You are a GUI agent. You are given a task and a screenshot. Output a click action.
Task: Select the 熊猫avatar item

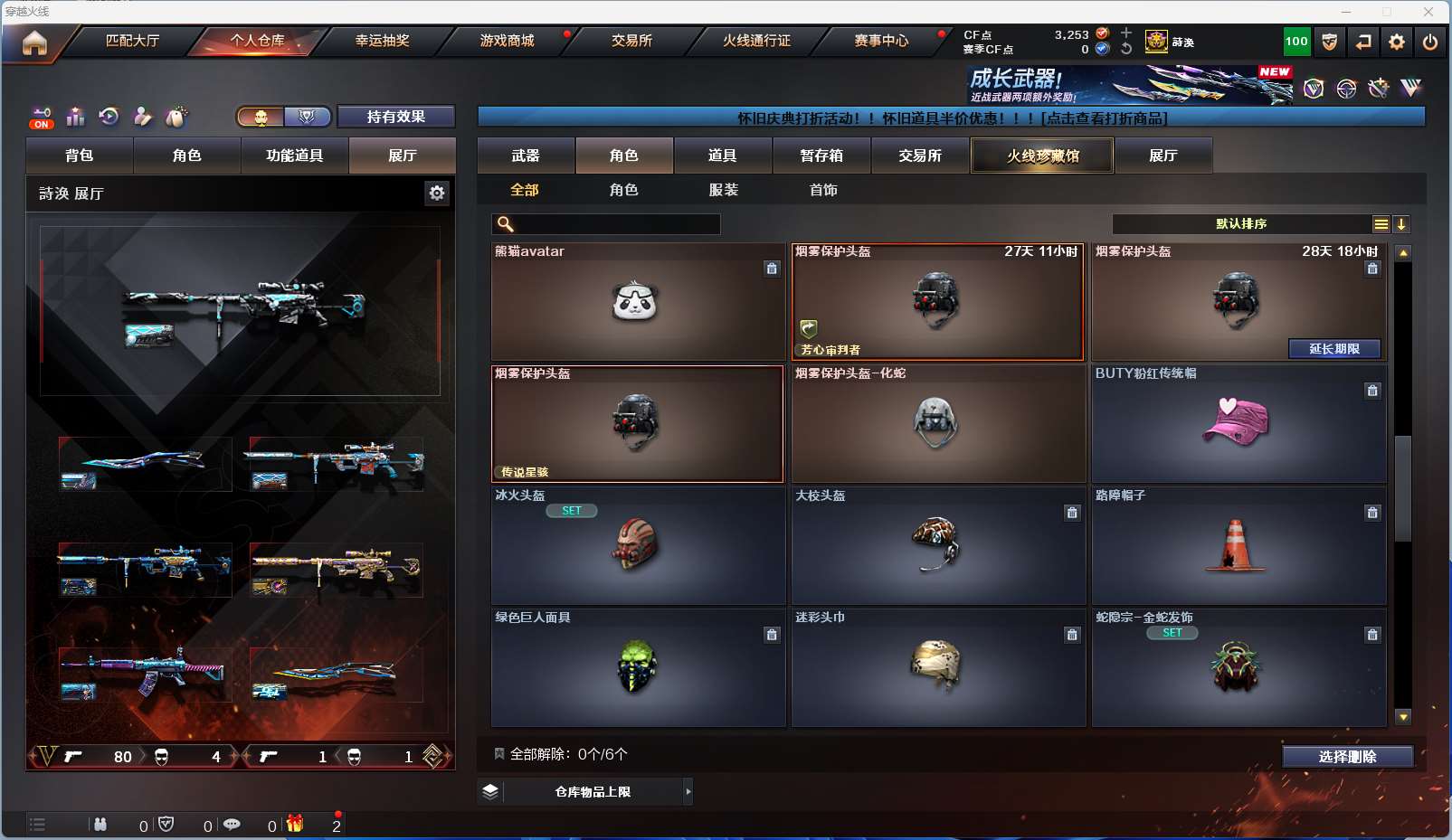(x=637, y=302)
